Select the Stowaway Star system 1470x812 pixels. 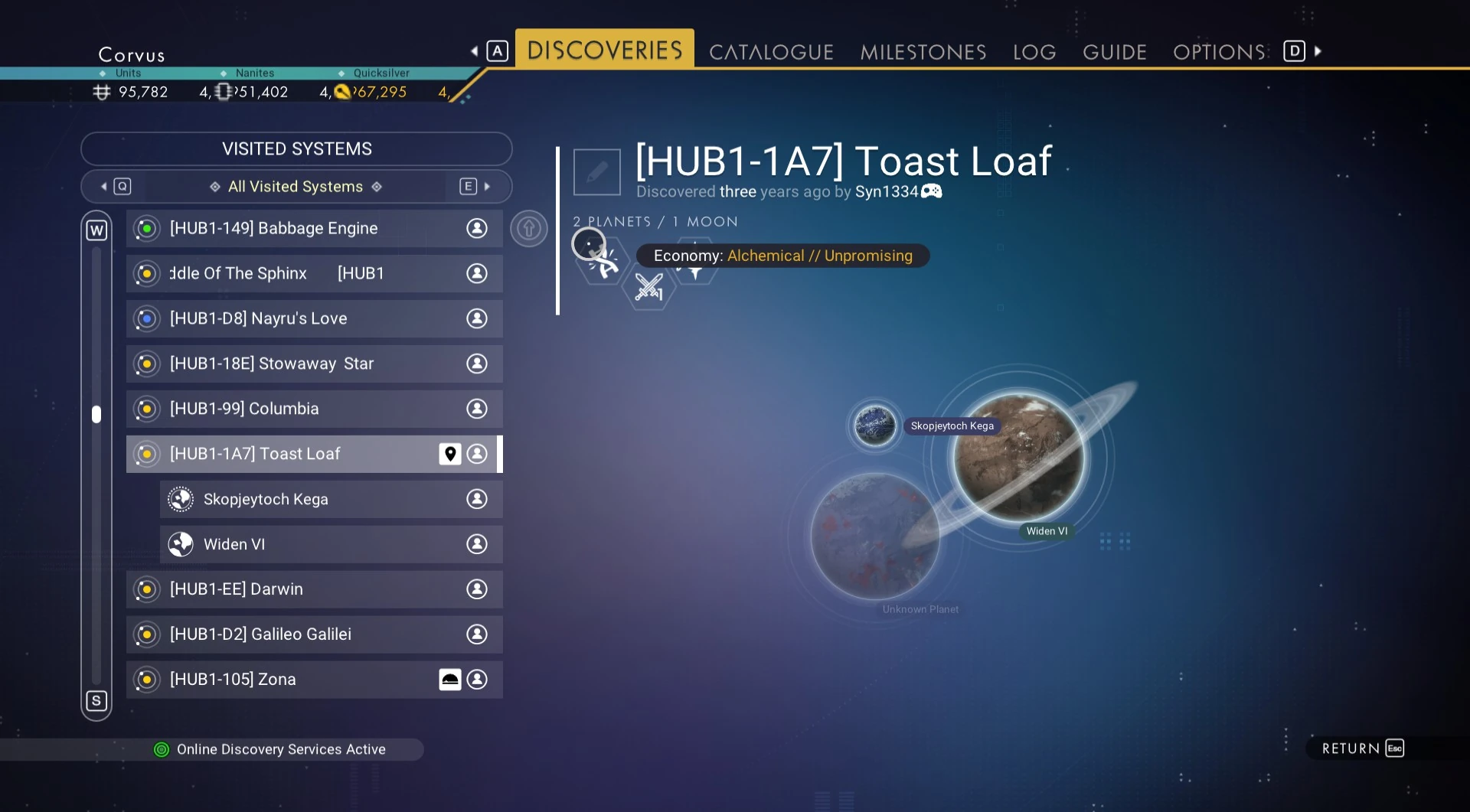click(x=314, y=364)
